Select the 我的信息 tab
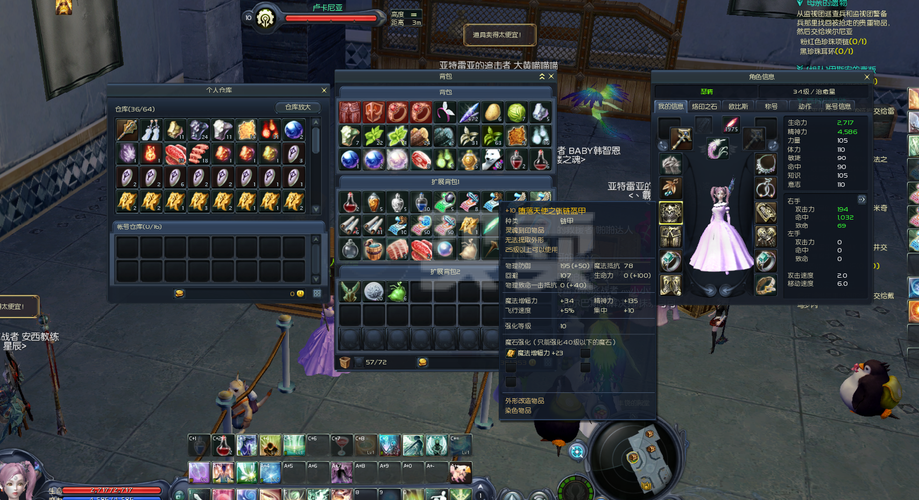Viewport: 919px width, 500px height. (671, 106)
